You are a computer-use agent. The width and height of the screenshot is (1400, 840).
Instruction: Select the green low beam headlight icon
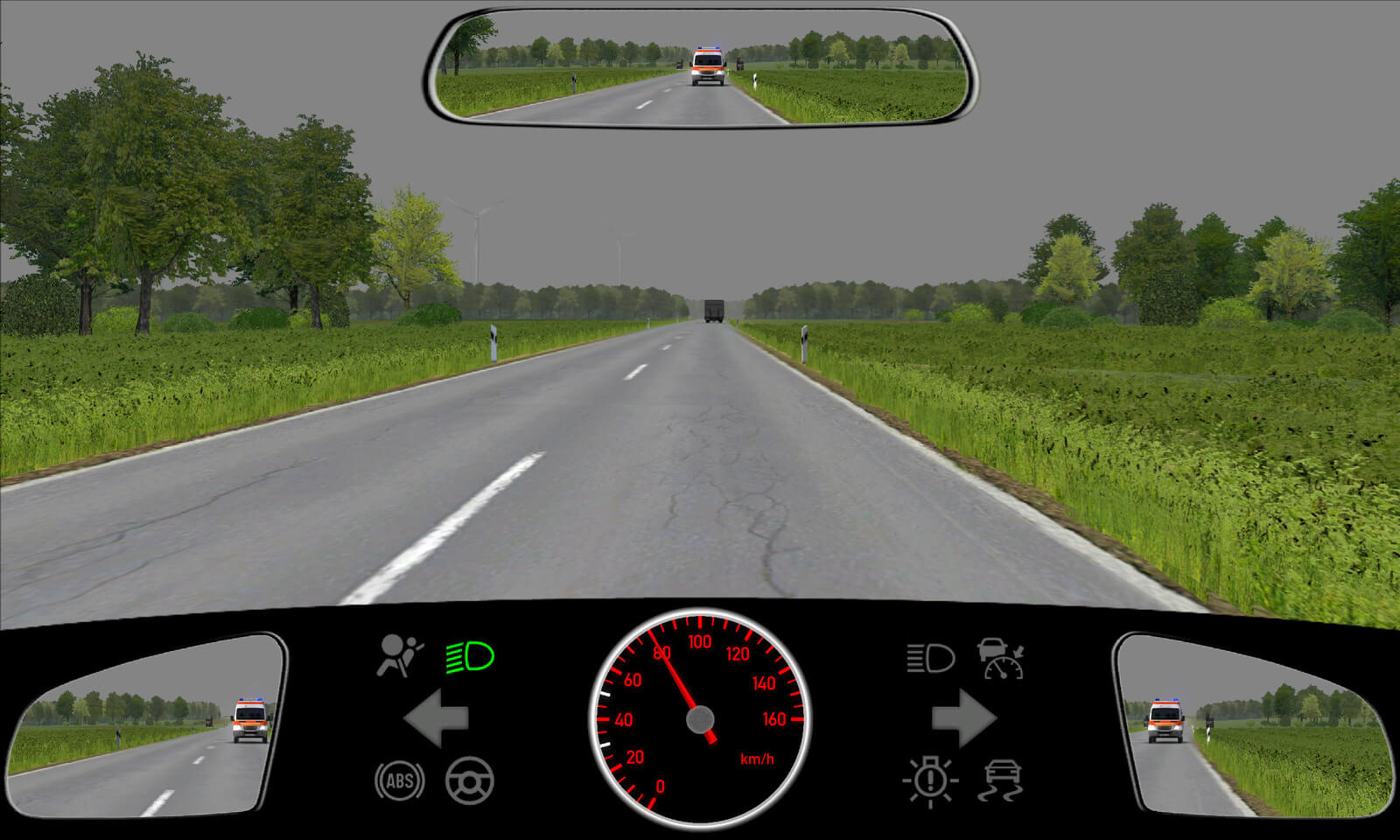(x=470, y=656)
